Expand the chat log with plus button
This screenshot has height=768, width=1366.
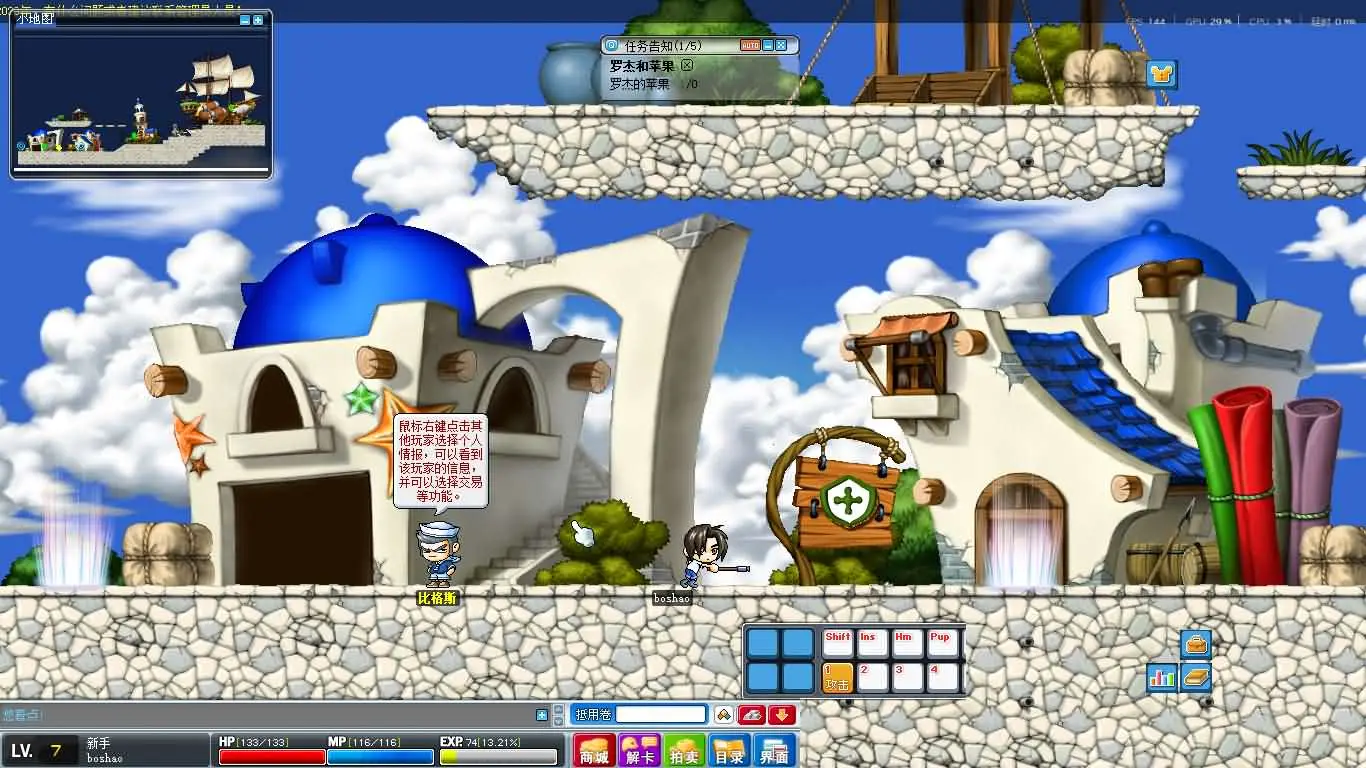pyautogui.click(x=542, y=715)
